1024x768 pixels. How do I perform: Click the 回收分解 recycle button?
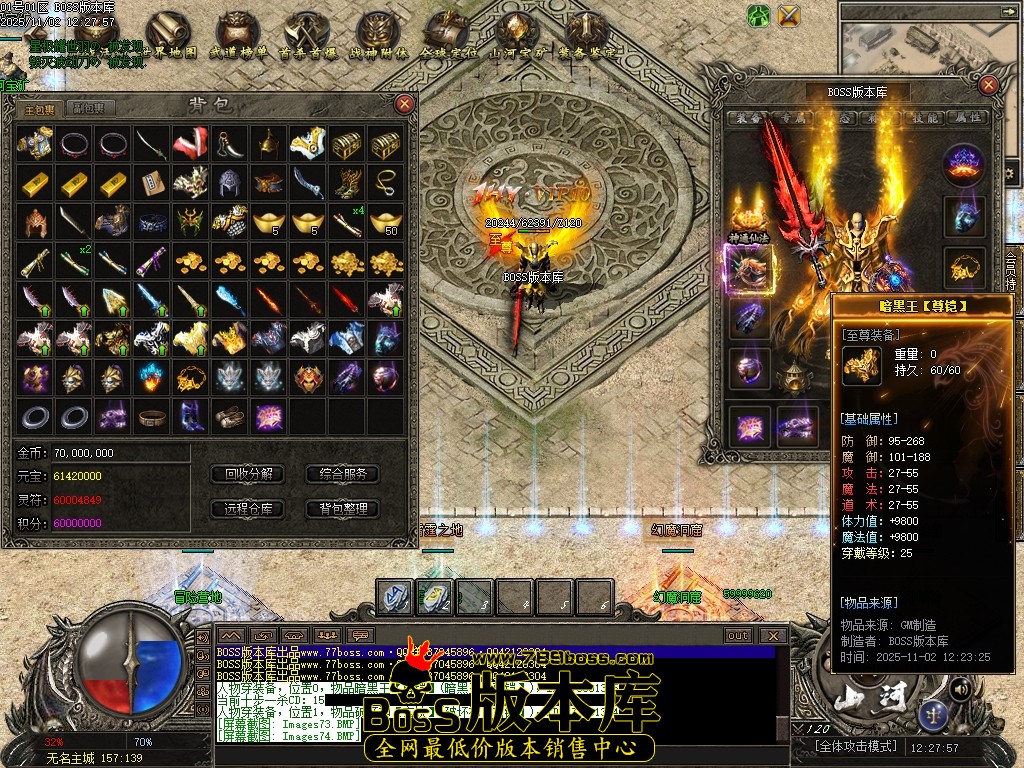coord(248,474)
